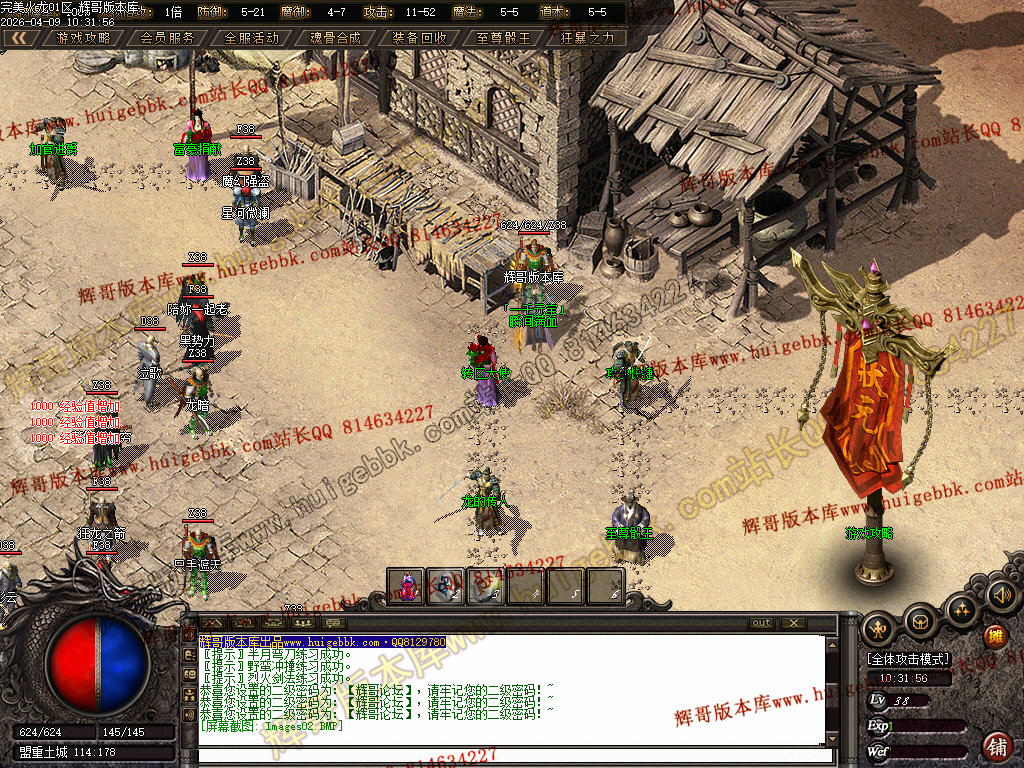Use the red potion in hotbar slot 1
1024x768 pixels.
[406, 586]
